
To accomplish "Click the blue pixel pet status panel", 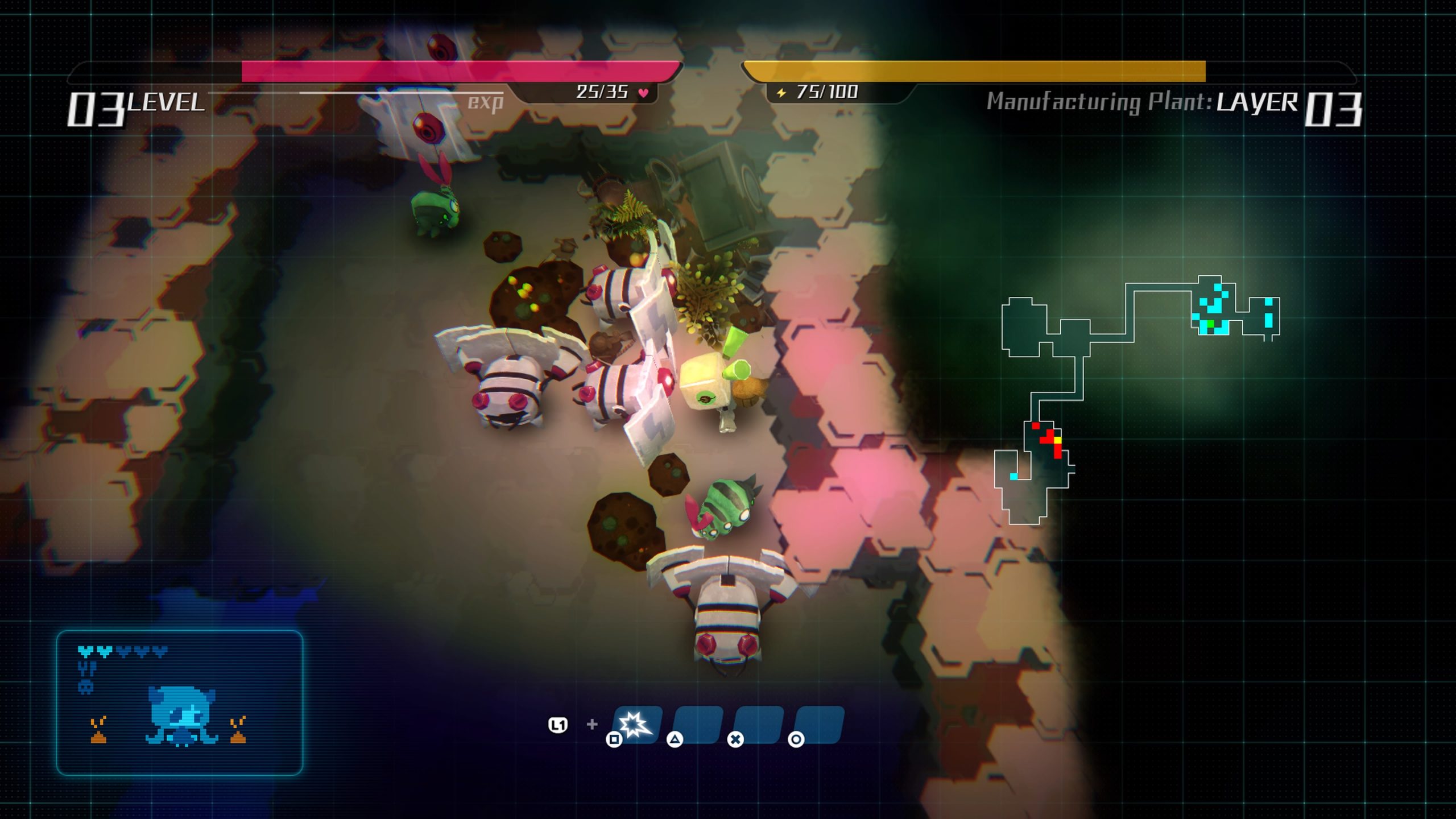I will coord(180,702).
